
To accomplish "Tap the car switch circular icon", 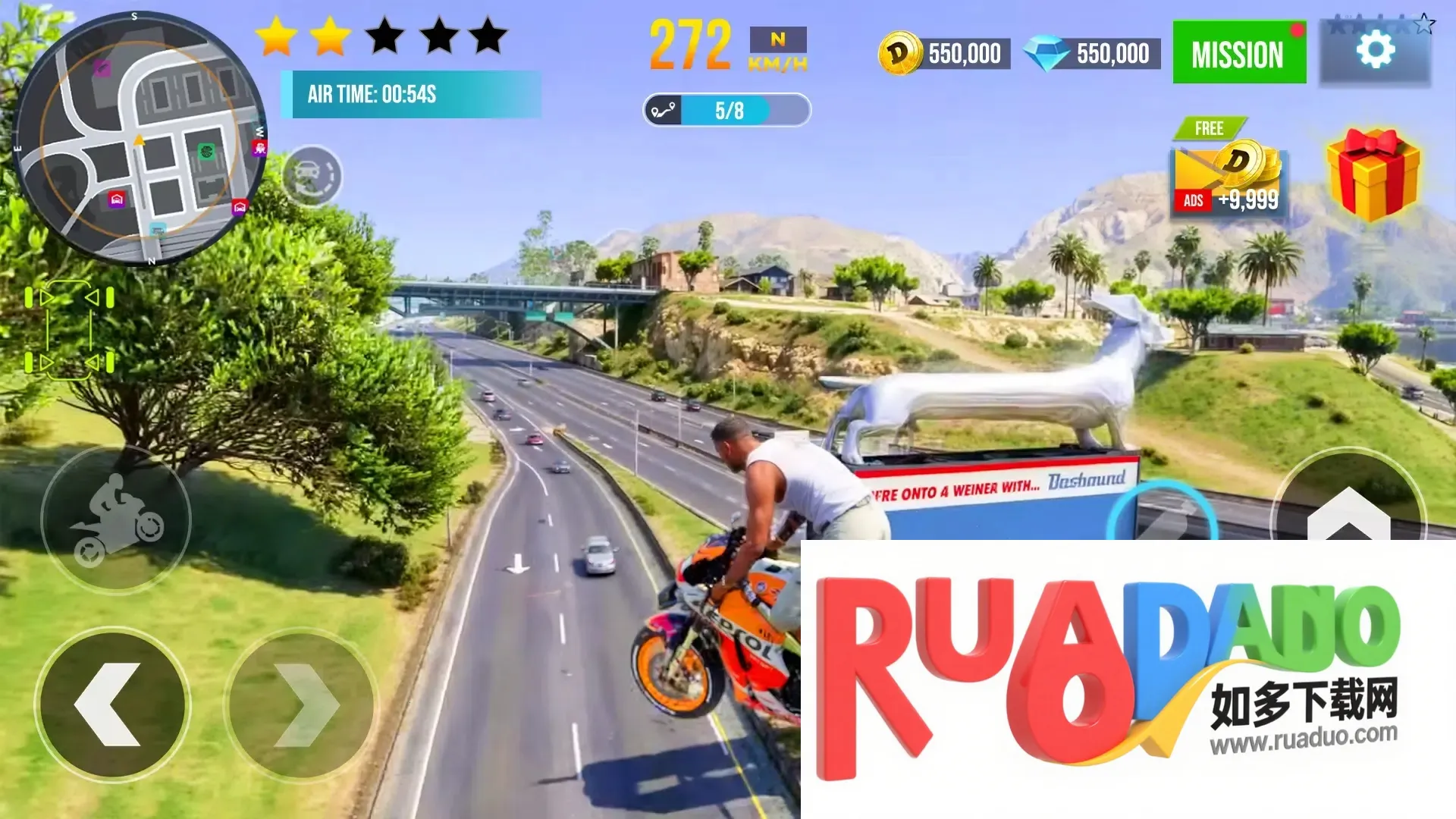I will tap(312, 177).
